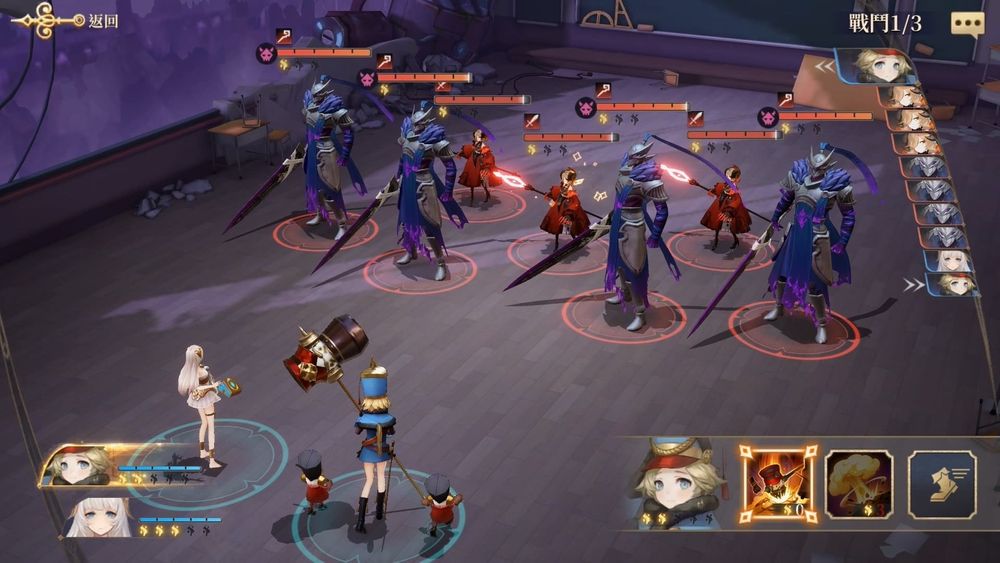
Task: Select the flaming hammer skill icon
Action: [778, 483]
